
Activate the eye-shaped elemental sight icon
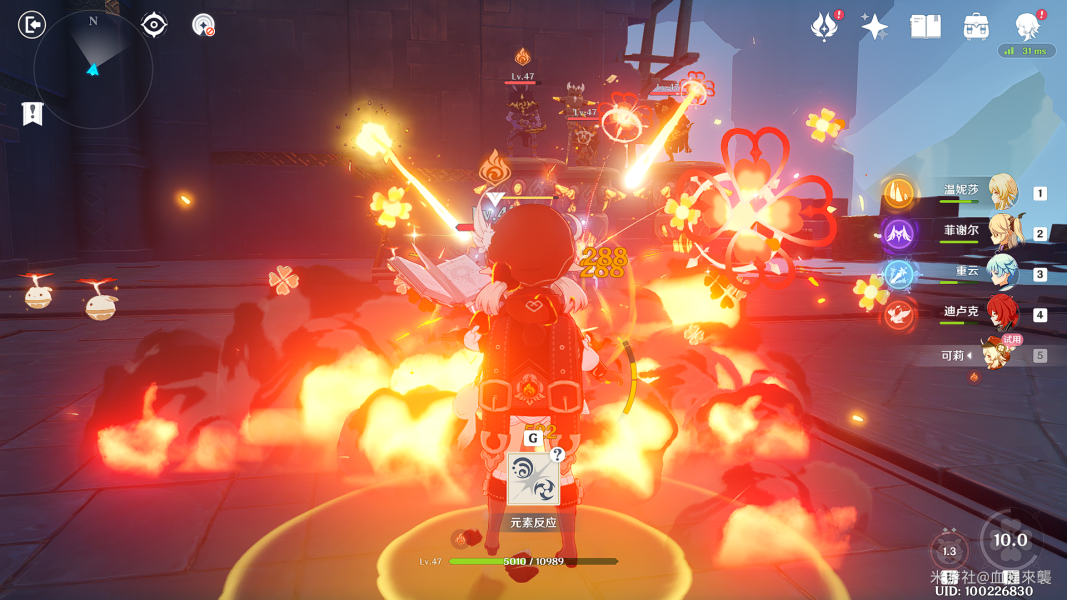pos(154,25)
